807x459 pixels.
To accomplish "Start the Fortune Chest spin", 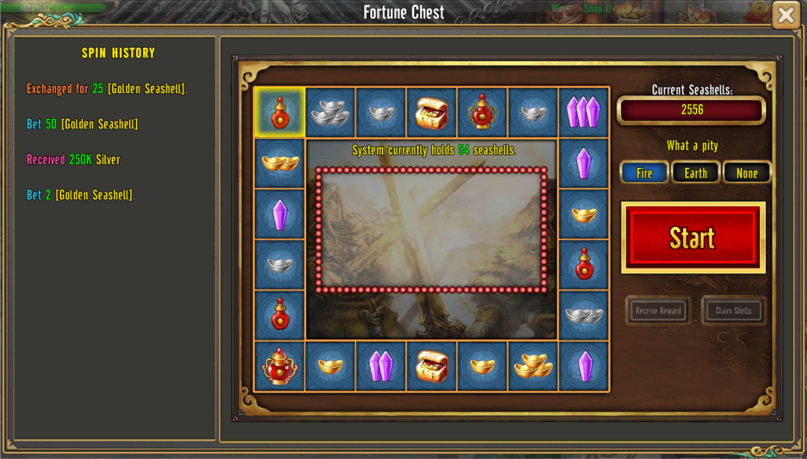I will coord(692,238).
